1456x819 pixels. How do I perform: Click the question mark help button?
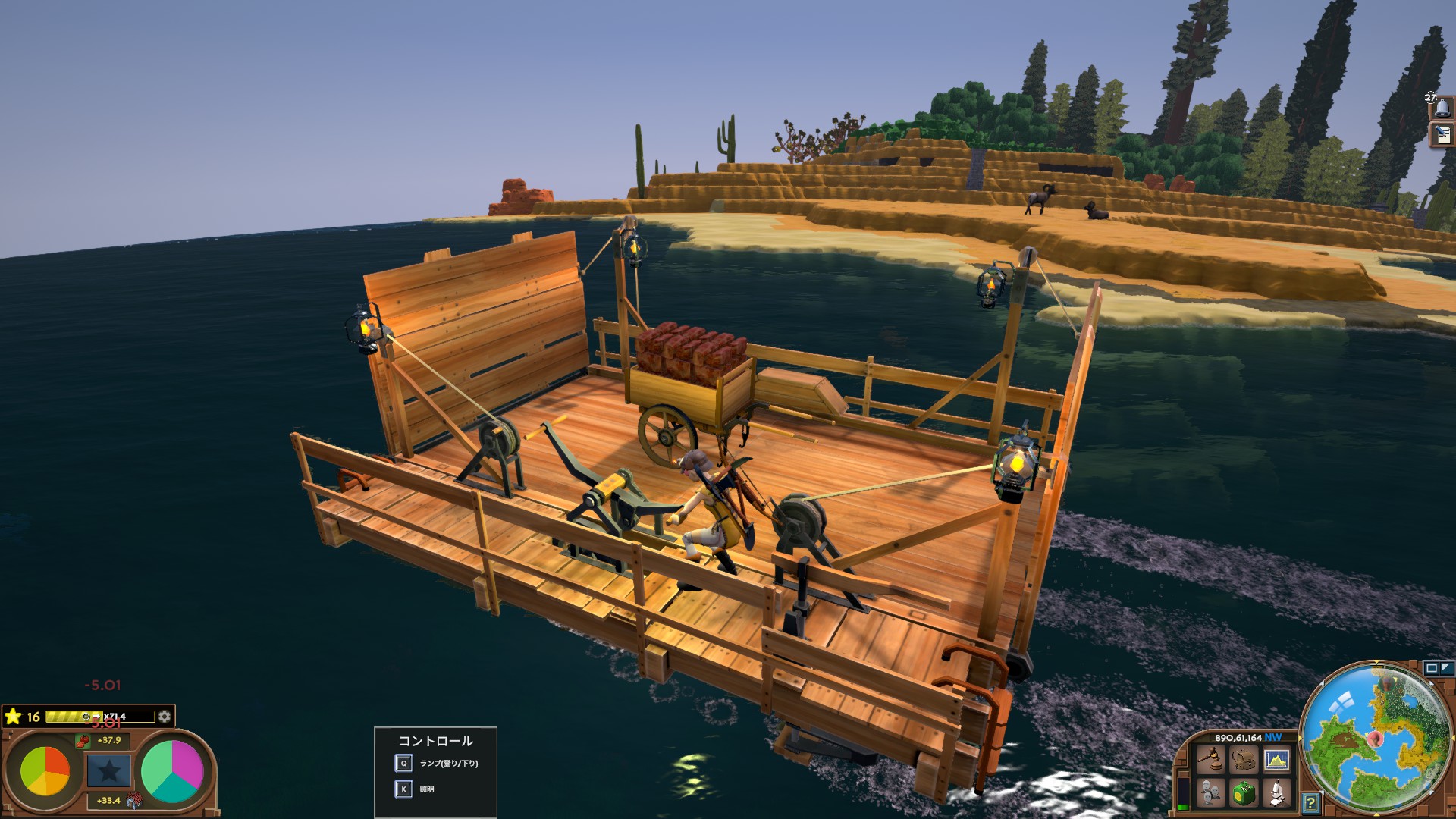click(x=1310, y=802)
